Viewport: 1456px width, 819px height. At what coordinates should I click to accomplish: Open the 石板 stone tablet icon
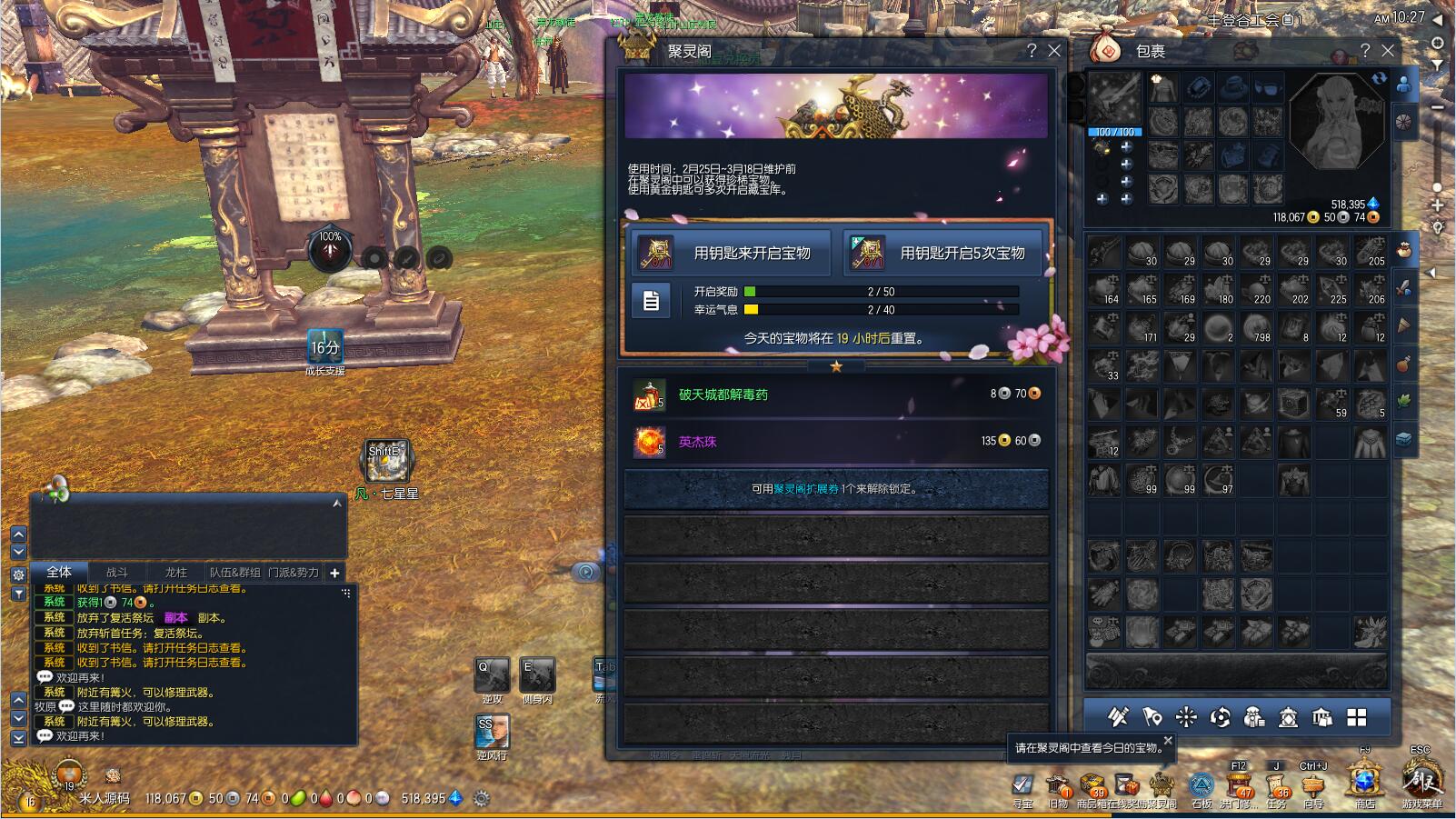(1202, 785)
